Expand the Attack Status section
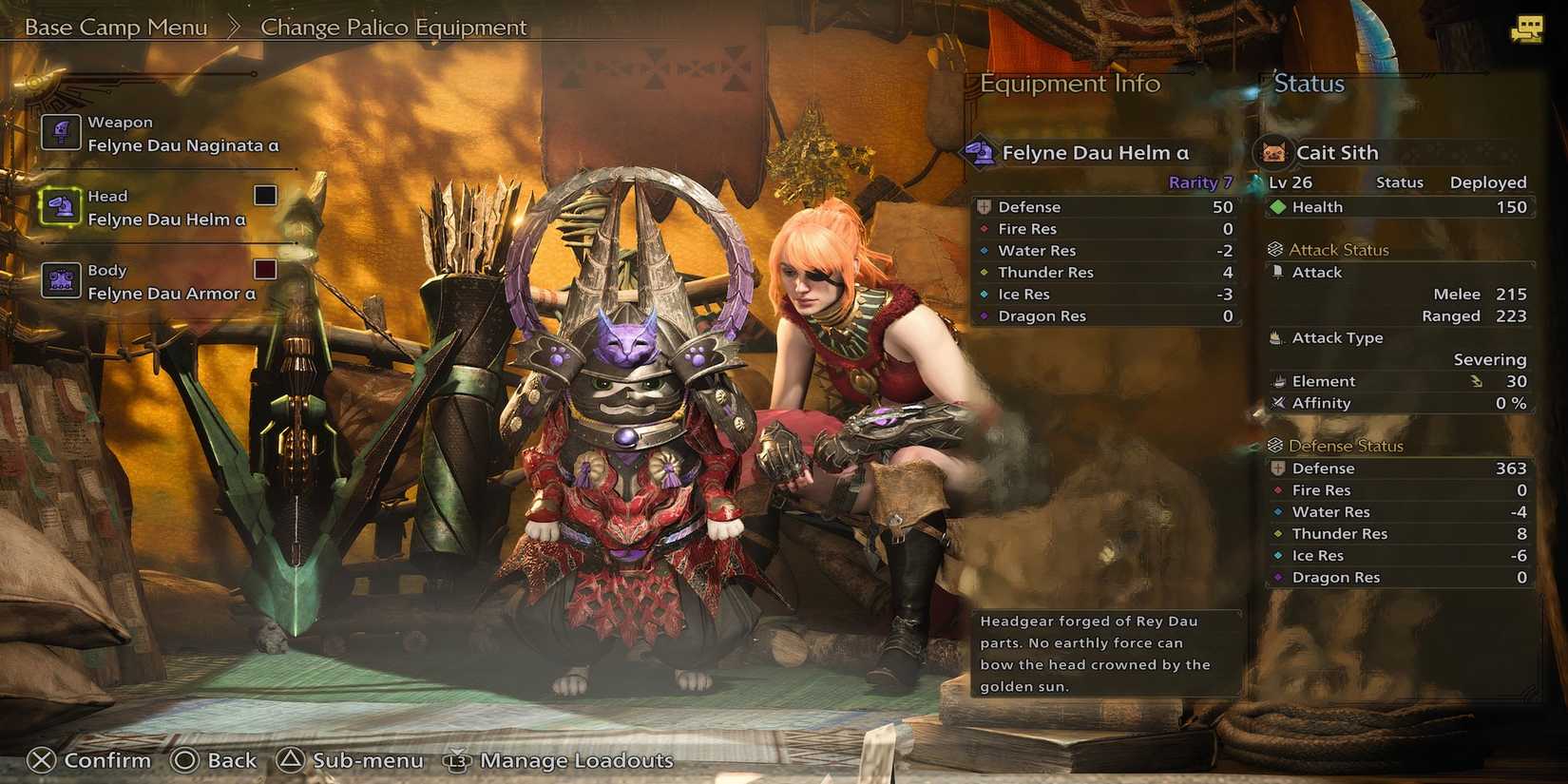The width and height of the screenshot is (1568, 784). coord(1334,249)
